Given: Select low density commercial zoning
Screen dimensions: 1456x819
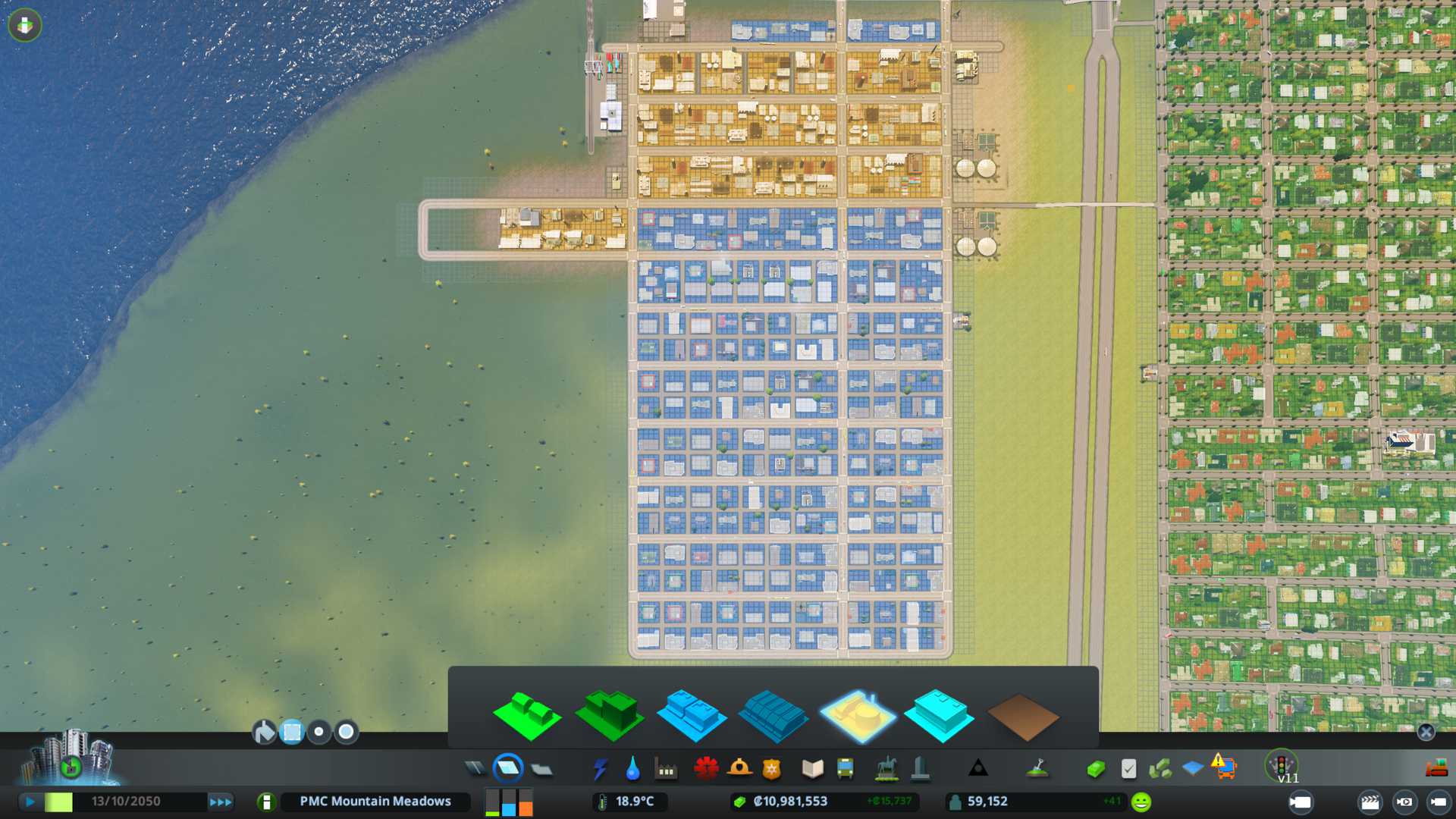Looking at the screenshot, I should point(691,716).
